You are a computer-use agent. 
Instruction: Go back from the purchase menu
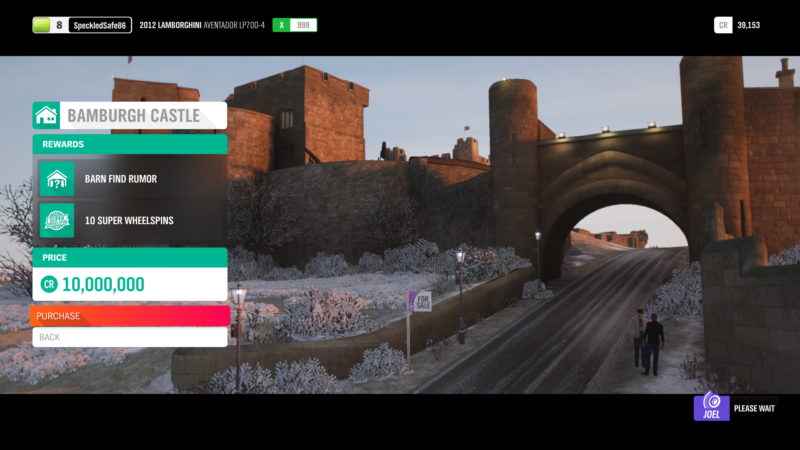(130, 337)
